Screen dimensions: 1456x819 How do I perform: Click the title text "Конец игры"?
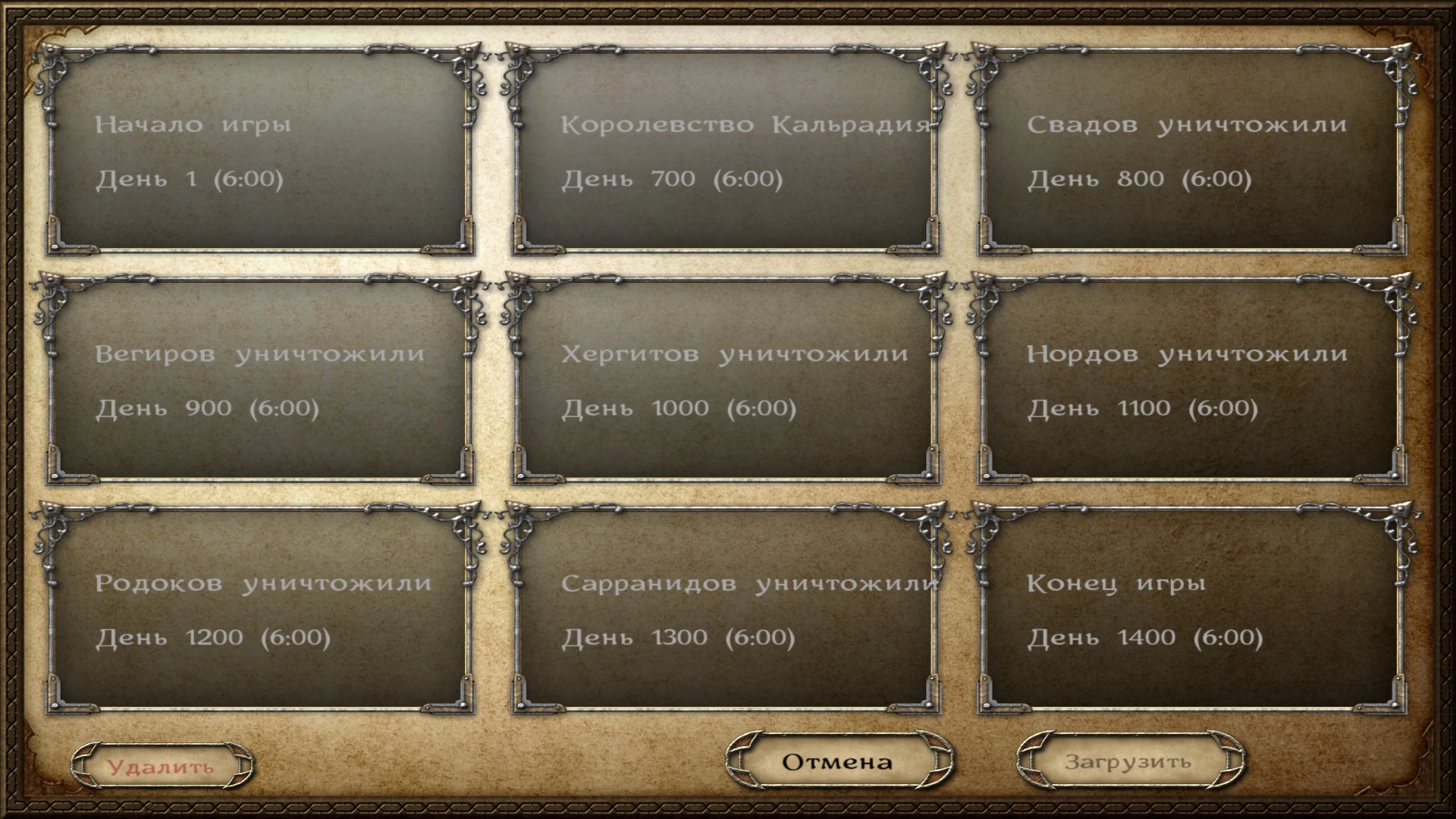click(x=1116, y=583)
